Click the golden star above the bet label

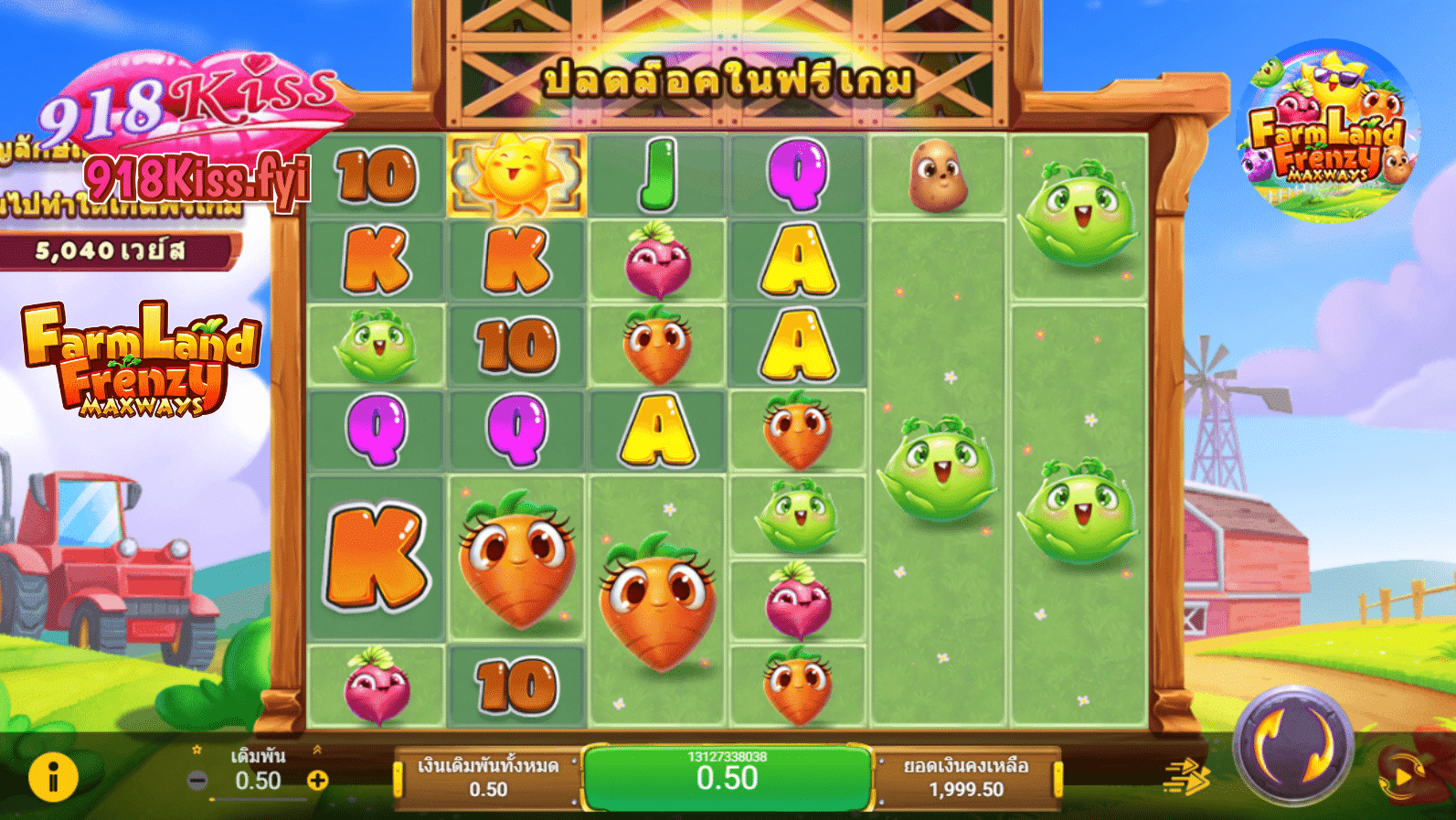[x=197, y=750]
